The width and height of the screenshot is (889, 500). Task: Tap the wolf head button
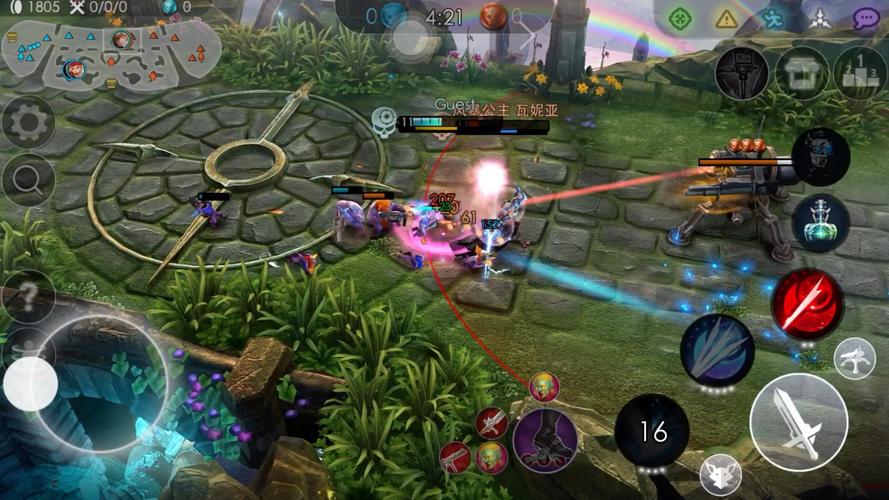click(720, 475)
